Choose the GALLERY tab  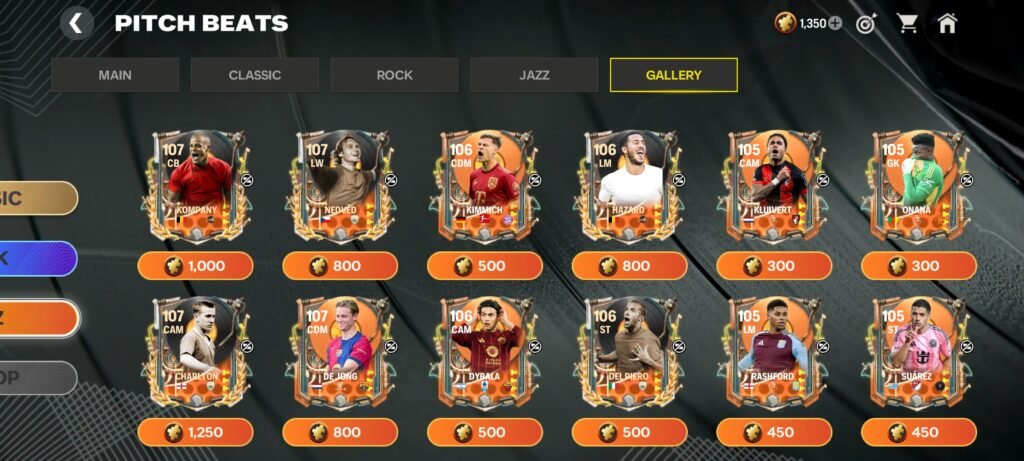pyautogui.click(x=673, y=75)
